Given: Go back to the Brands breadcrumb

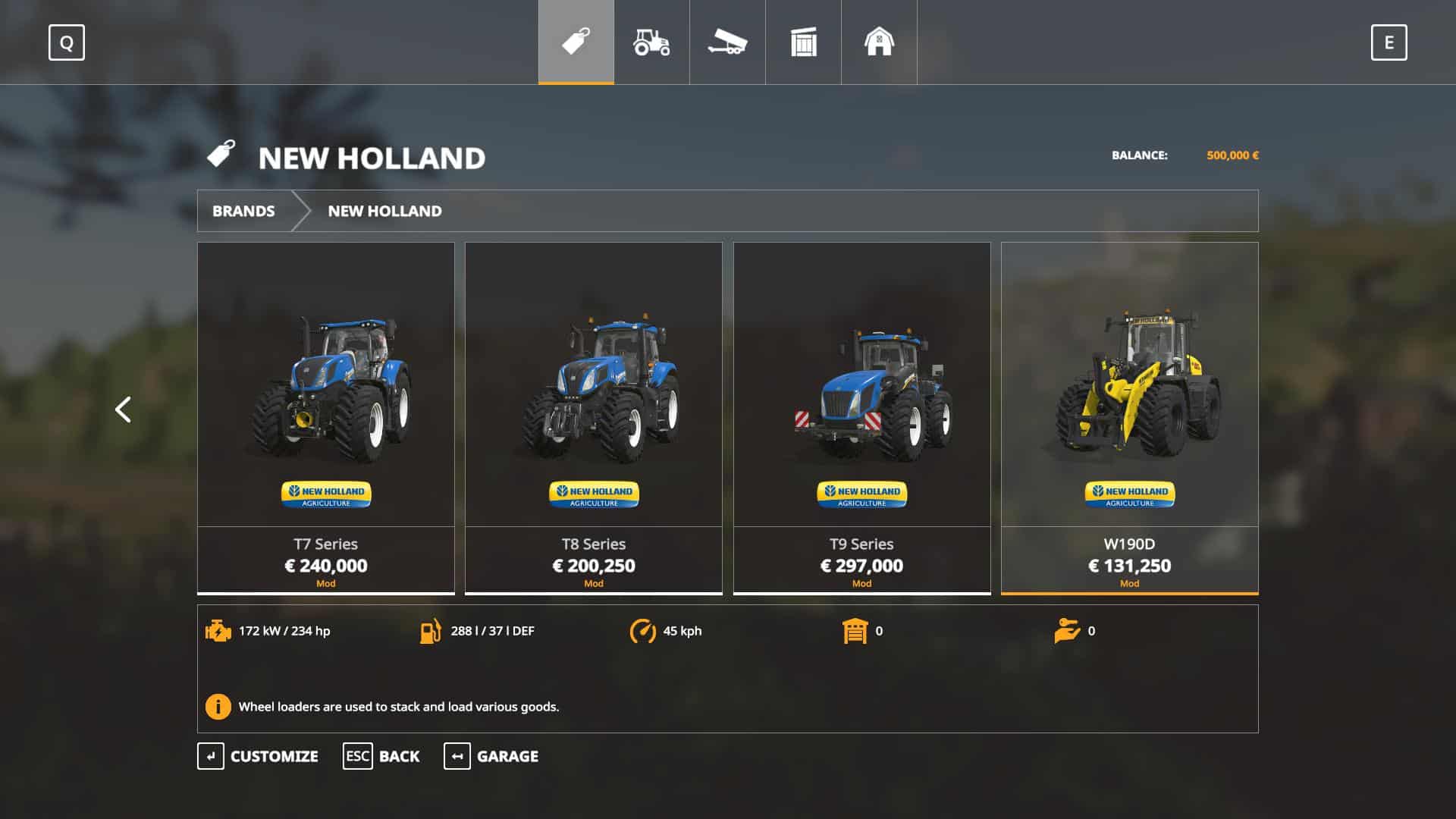Looking at the screenshot, I should pos(243,211).
